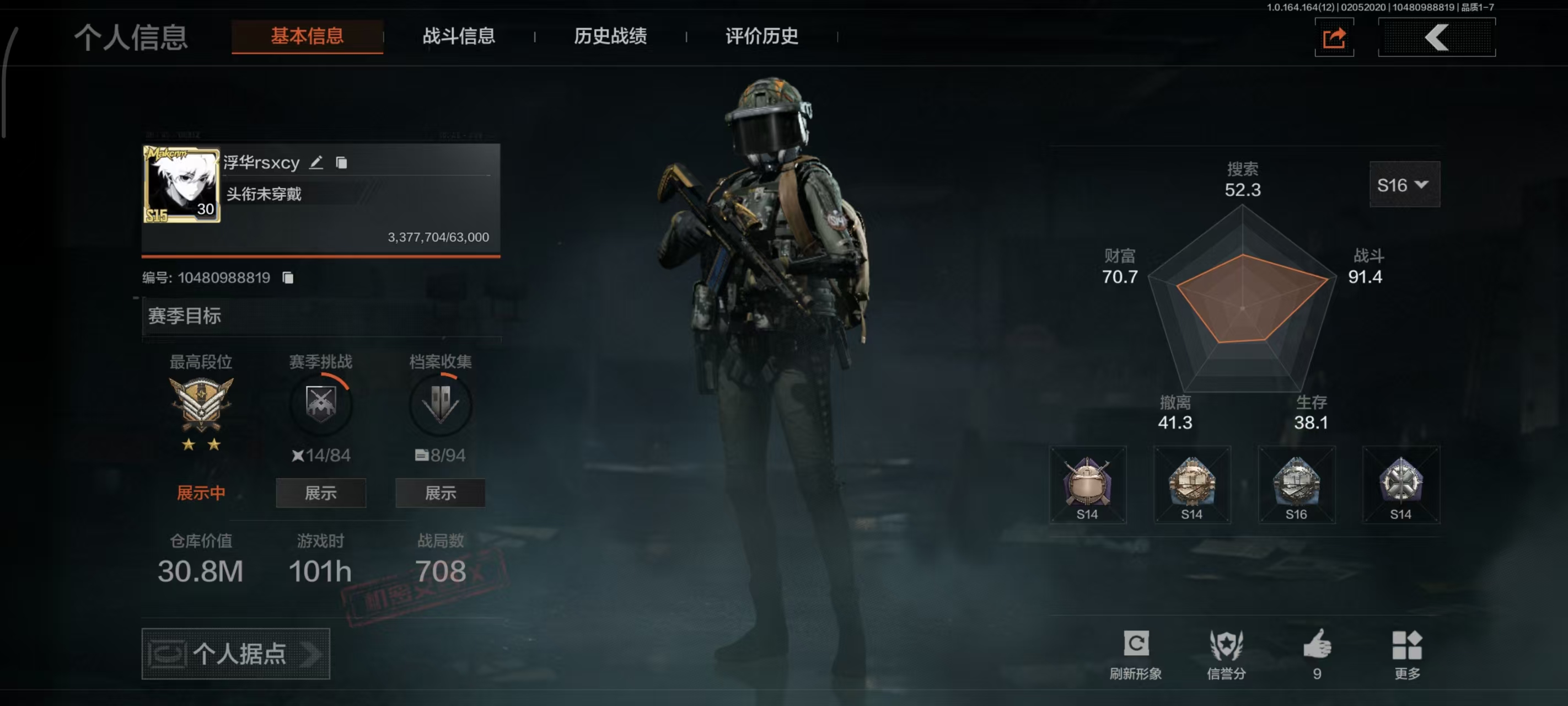
Task: Copy the player ID 10480988819
Action: [287, 277]
